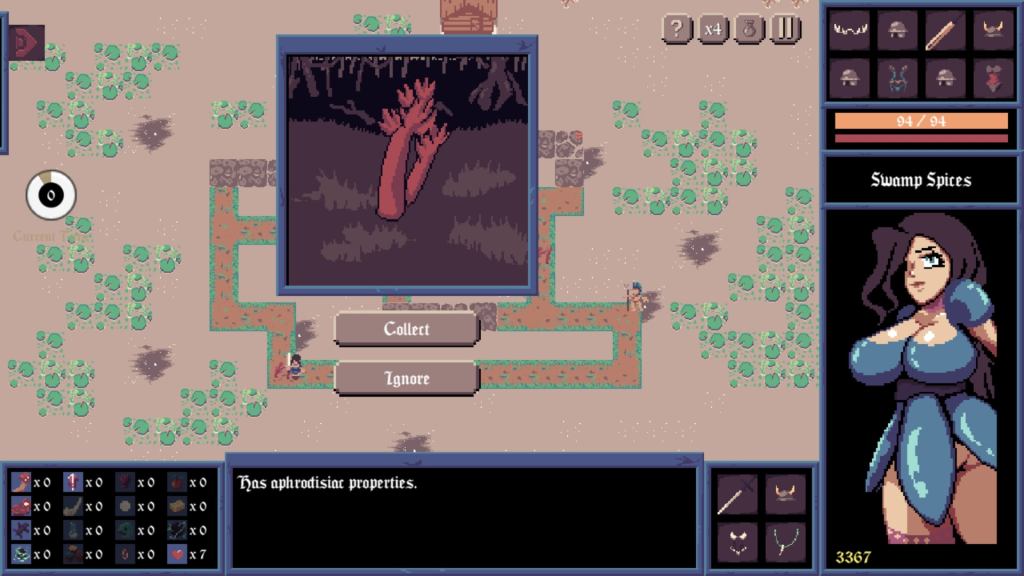Image resolution: width=1024 pixels, height=576 pixels.
Task: Pause the game with the pause button
Action: (x=785, y=28)
